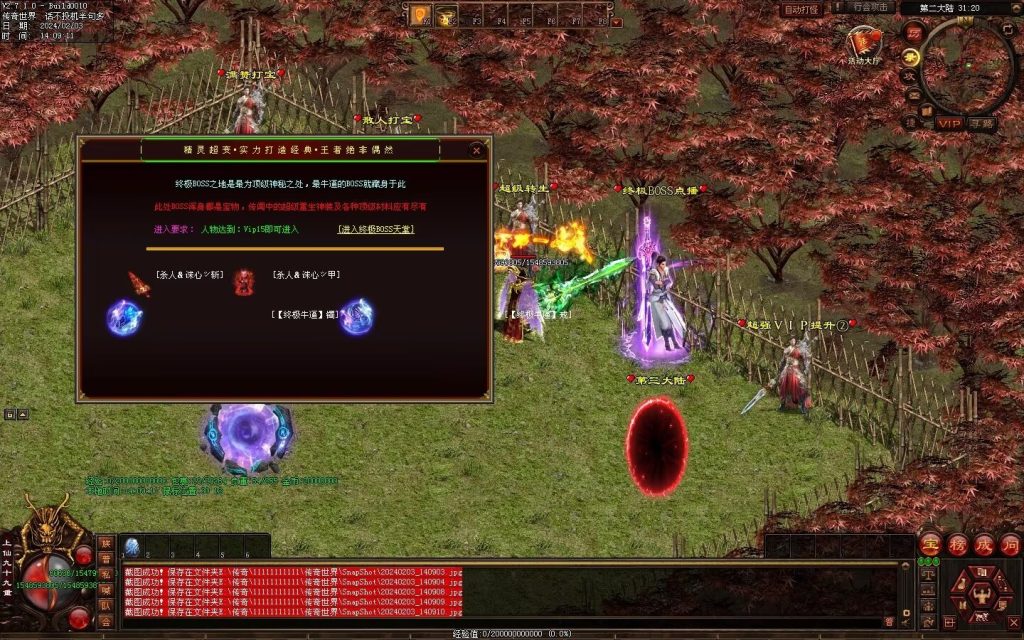
Task: Switch chat channel to 队 team
Action: pos(105,604)
